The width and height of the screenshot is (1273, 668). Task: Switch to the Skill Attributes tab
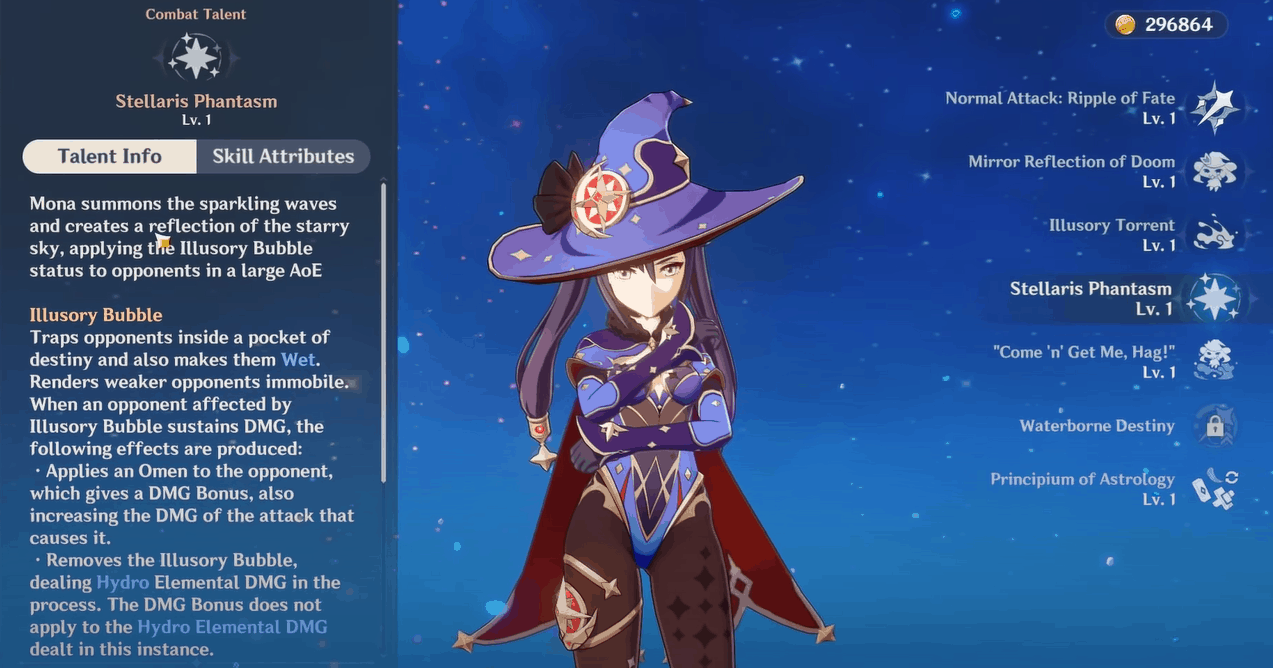(x=283, y=156)
